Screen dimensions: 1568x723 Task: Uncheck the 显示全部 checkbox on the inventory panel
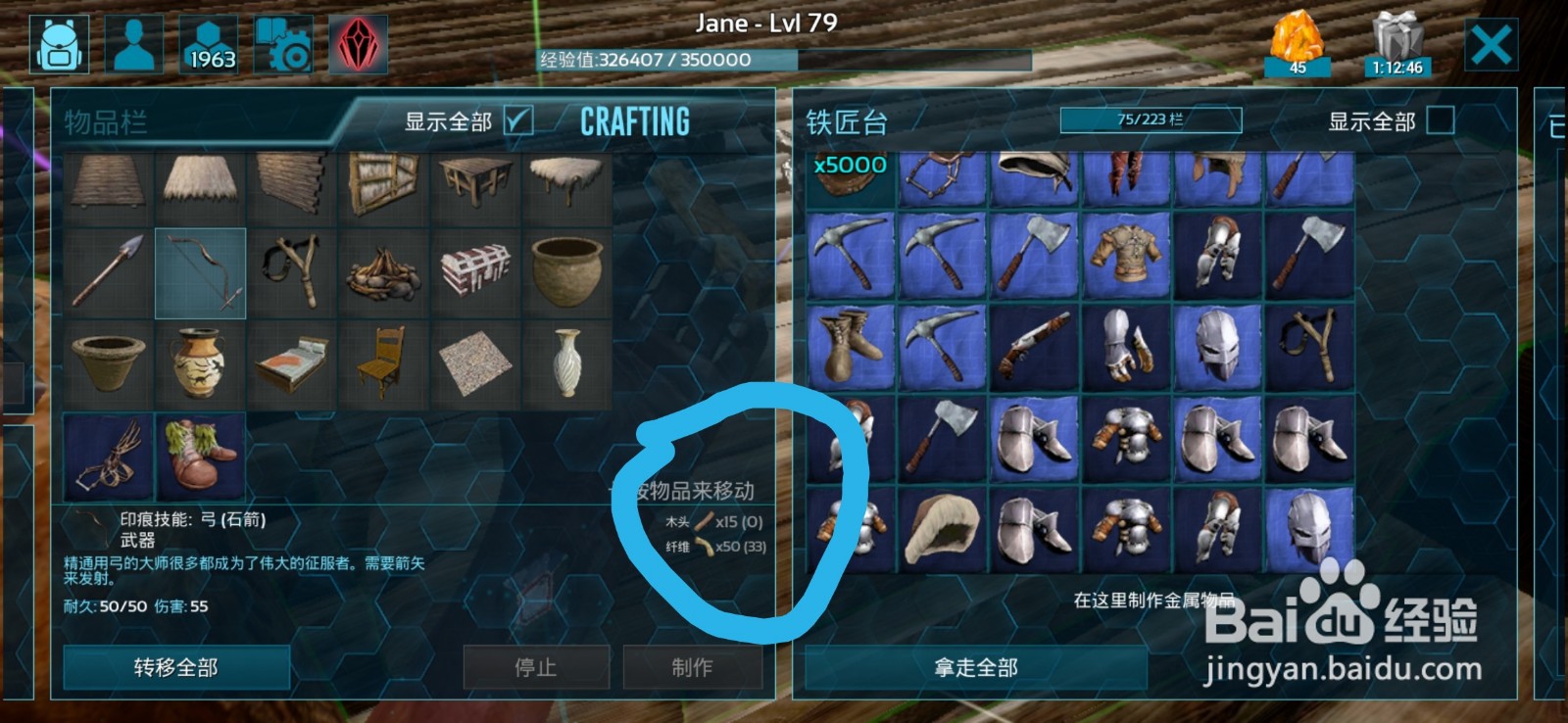coord(519,120)
